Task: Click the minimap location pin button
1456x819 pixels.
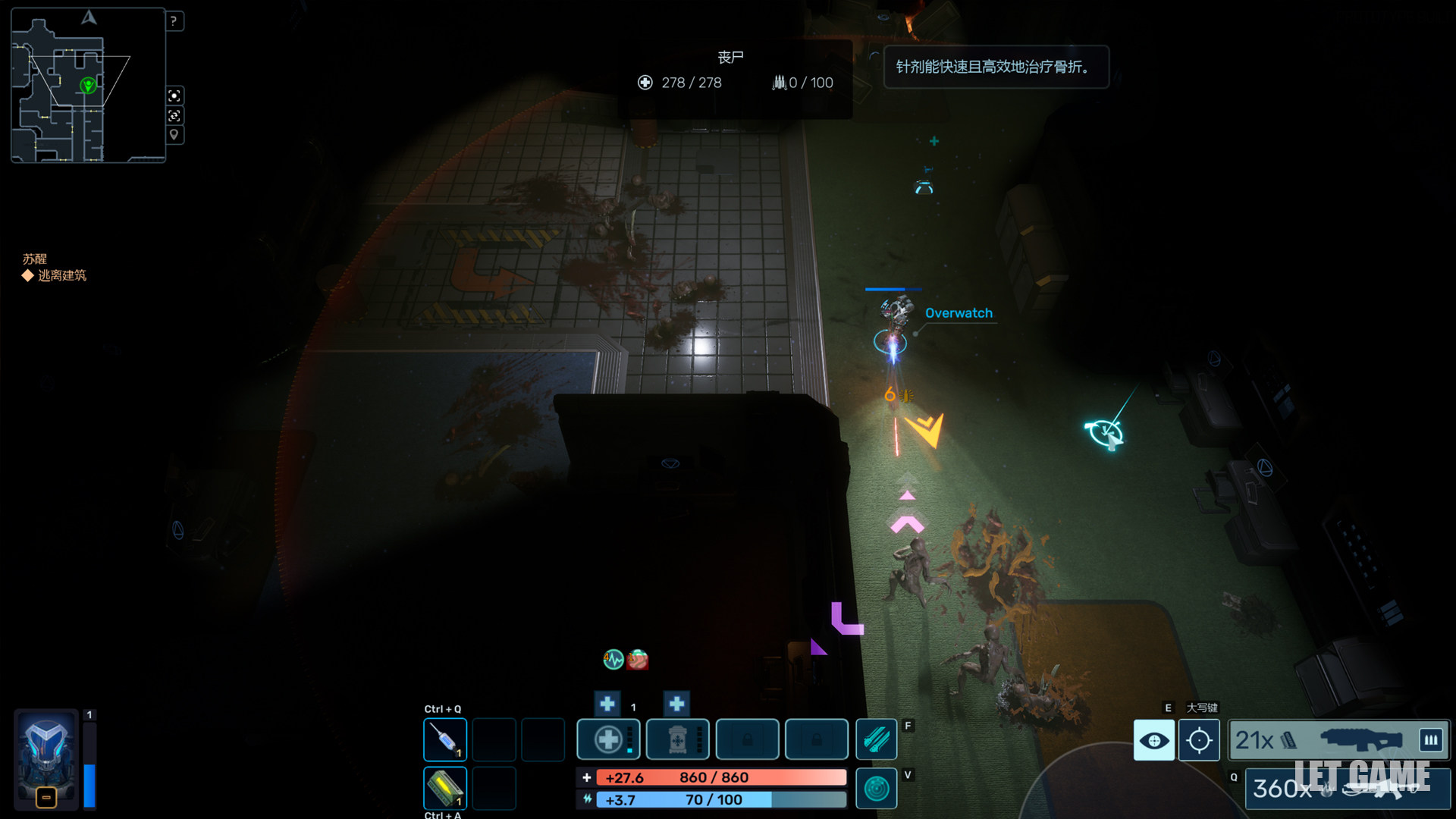Action: [x=174, y=135]
